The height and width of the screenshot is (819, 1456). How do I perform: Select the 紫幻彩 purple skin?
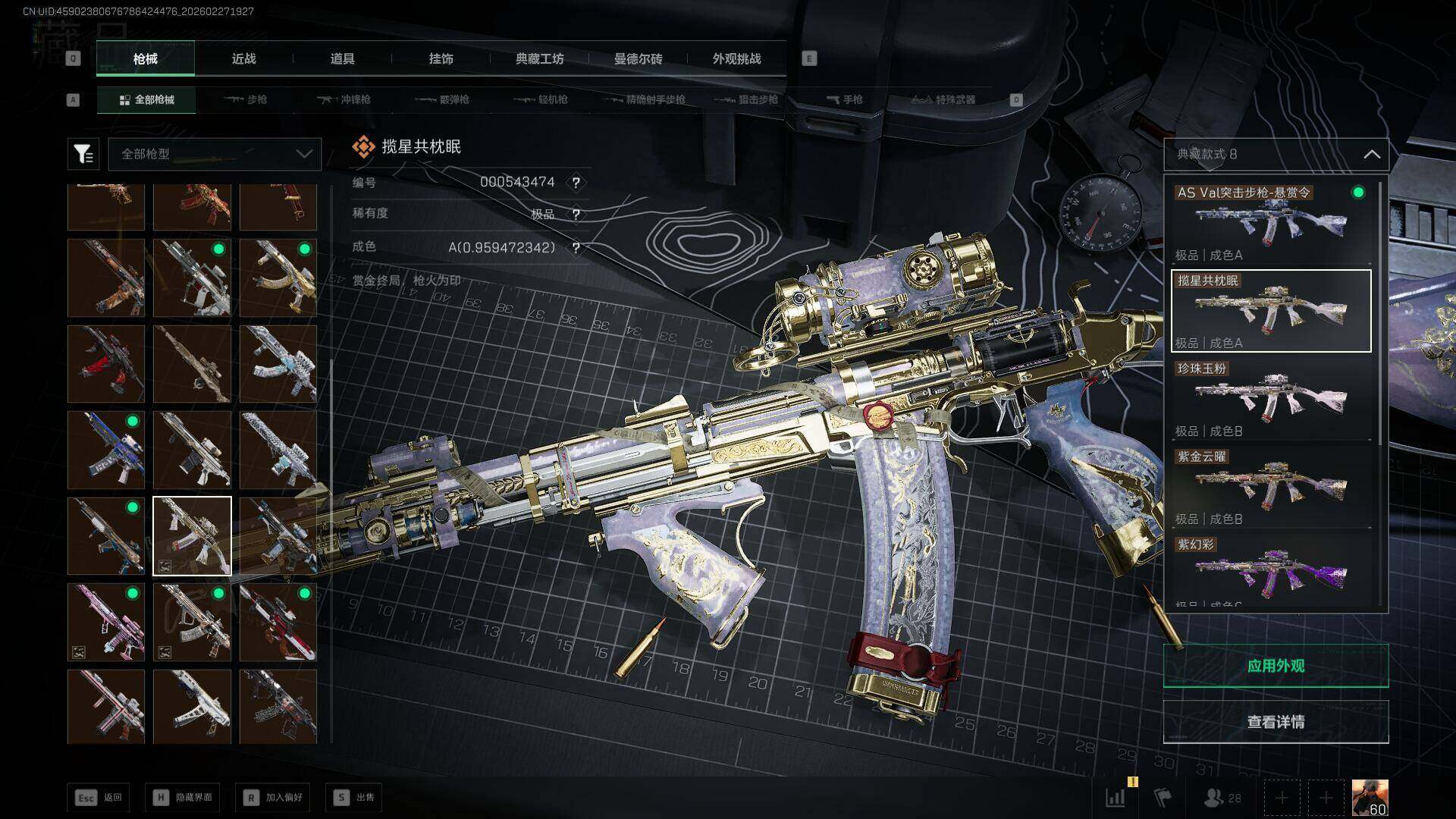(1271, 570)
